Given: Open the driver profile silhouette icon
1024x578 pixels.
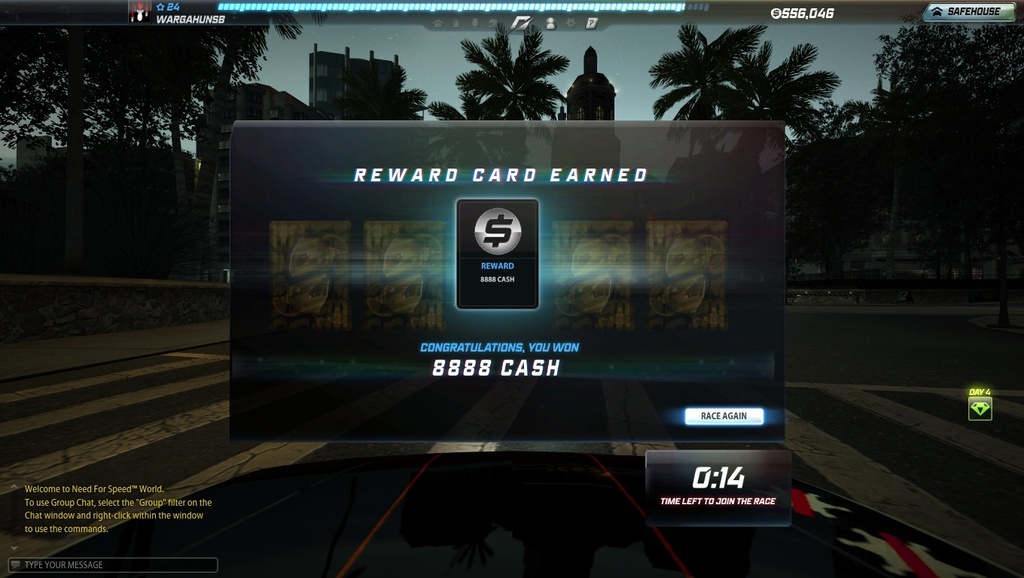Looking at the screenshot, I should (550, 22).
